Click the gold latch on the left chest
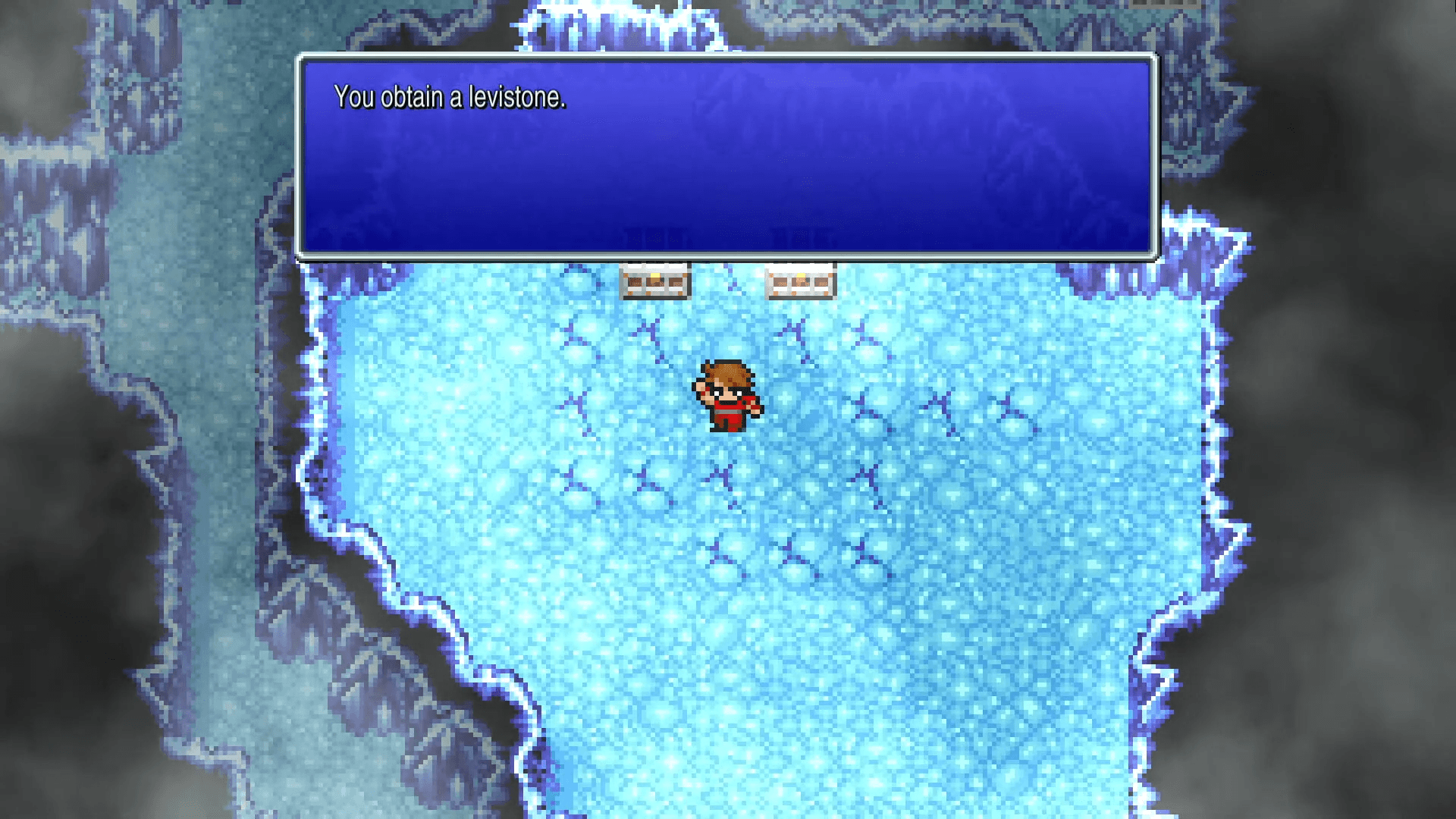The height and width of the screenshot is (819, 1456). coord(654,278)
